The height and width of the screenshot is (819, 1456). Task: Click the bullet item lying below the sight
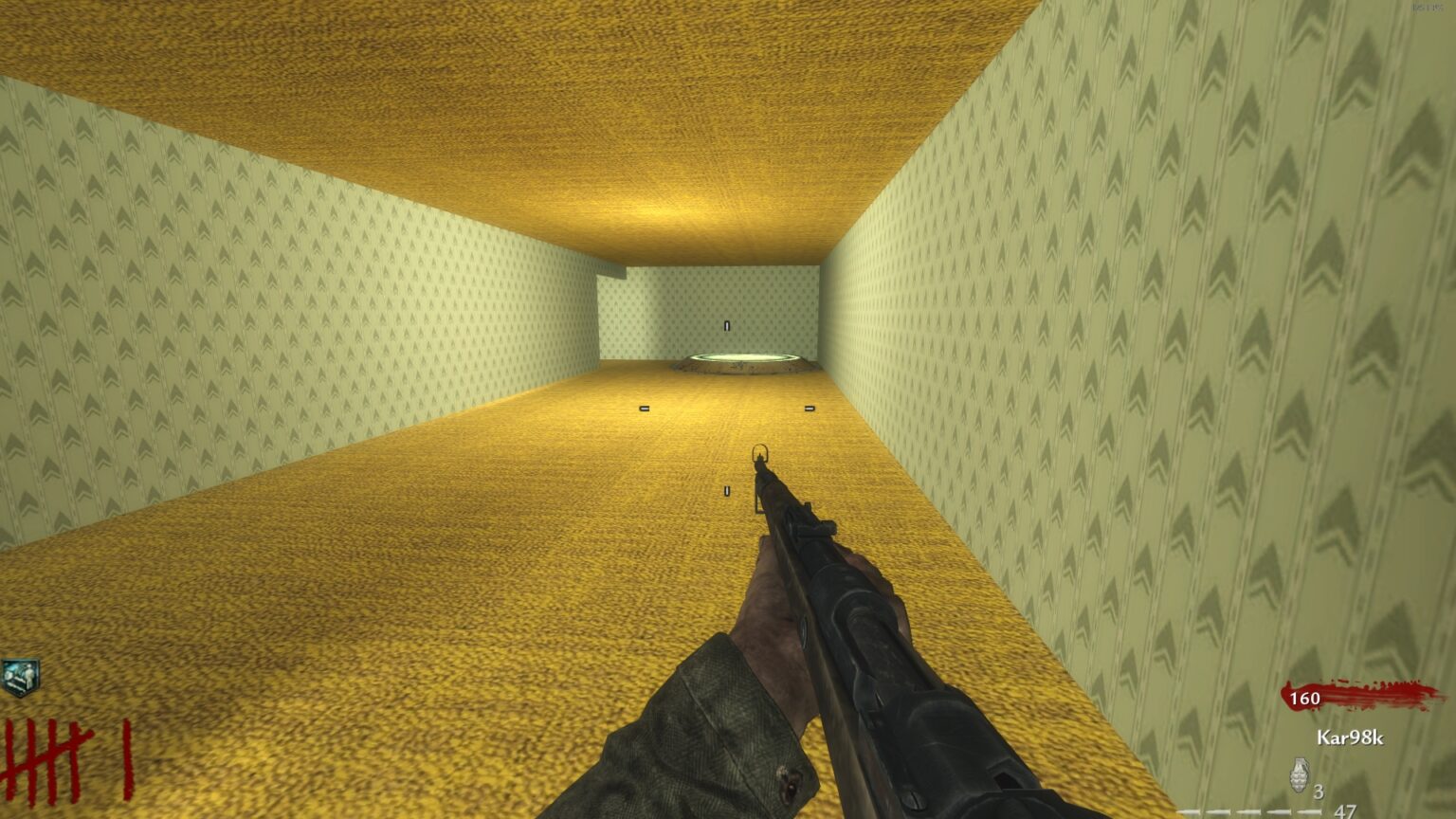pyautogui.click(x=728, y=492)
